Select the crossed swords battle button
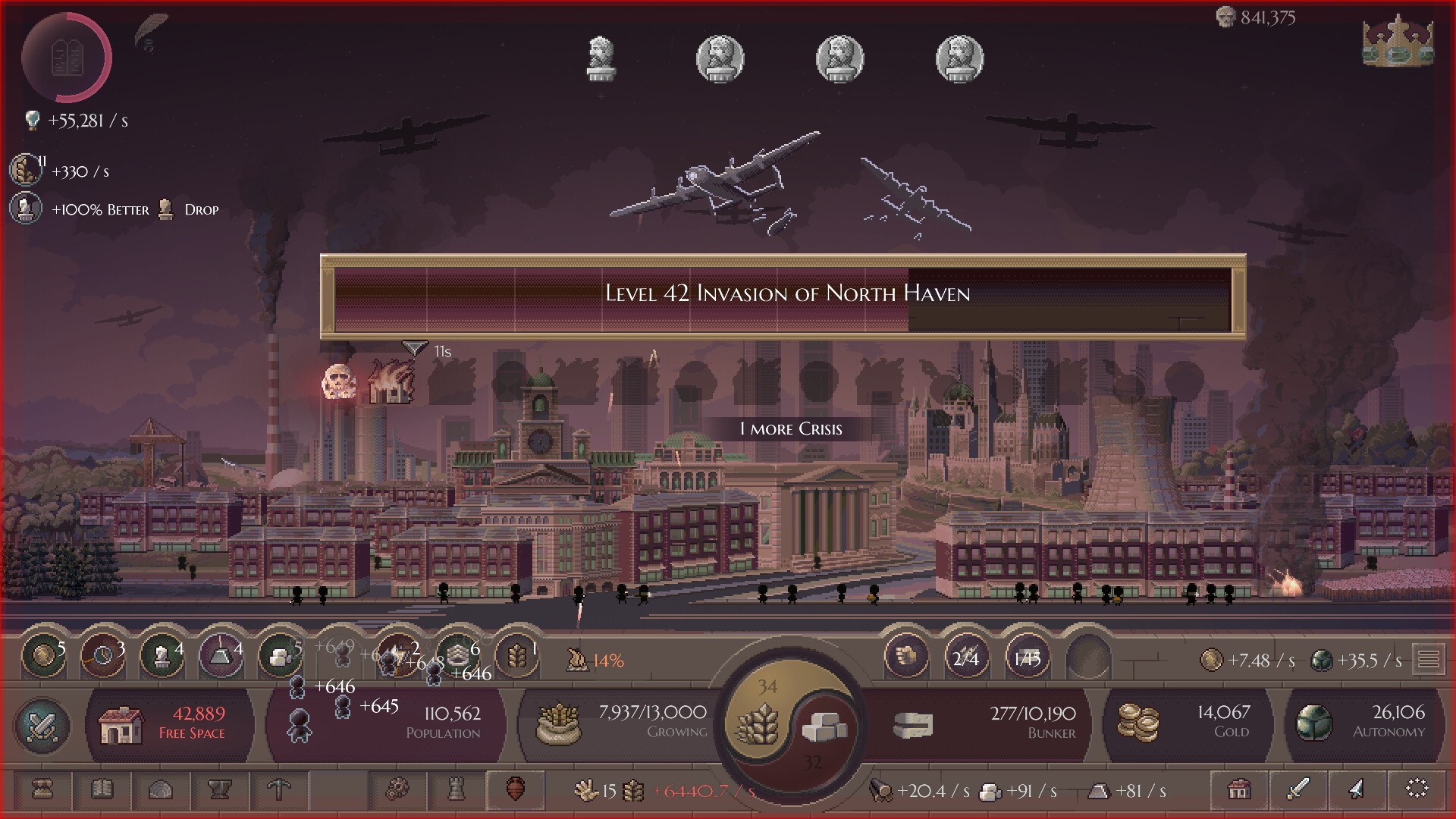This screenshot has width=1456, height=819. click(42, 726)
